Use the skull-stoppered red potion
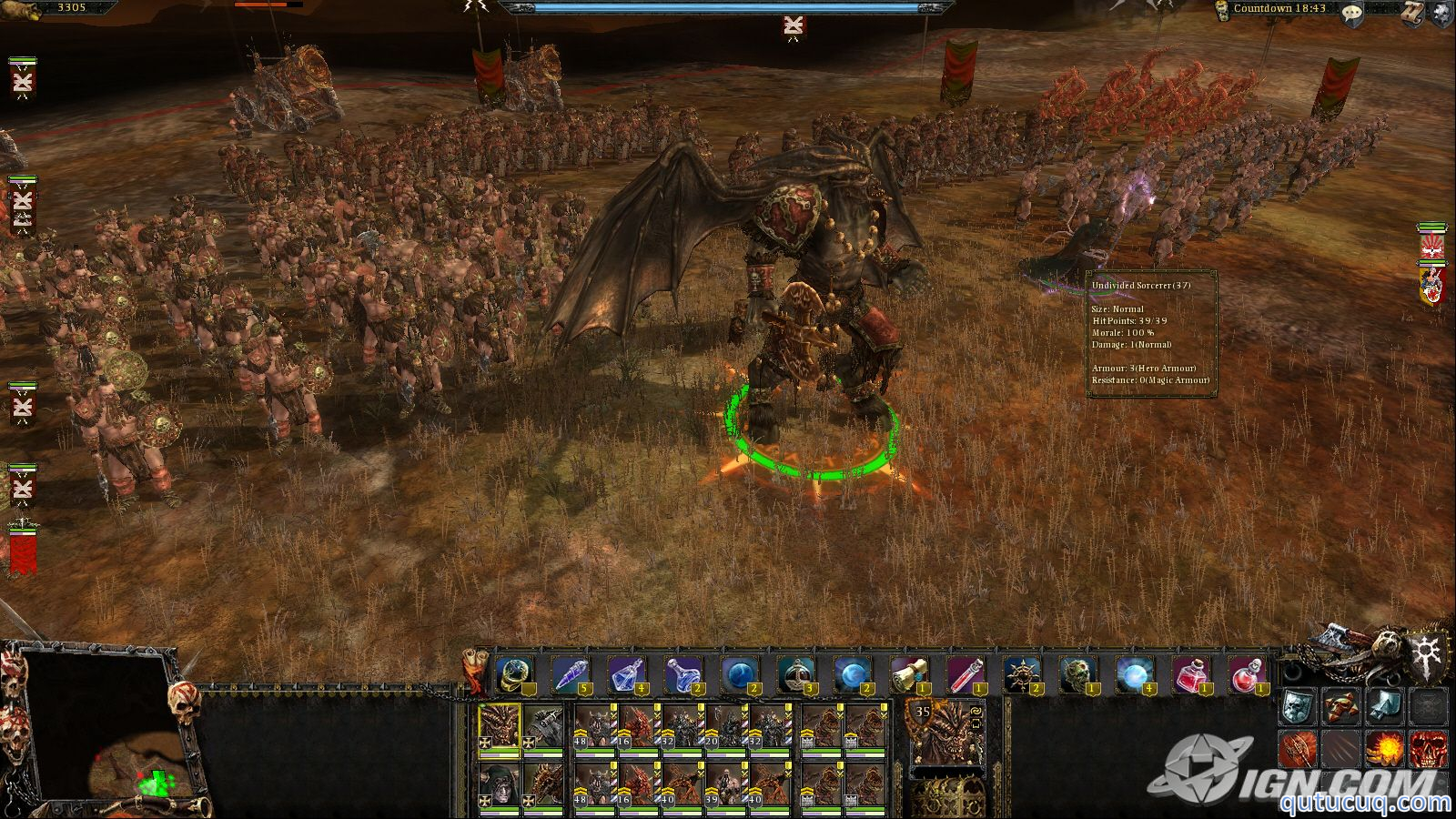1456x819 pixels. tap(1247, 675)
